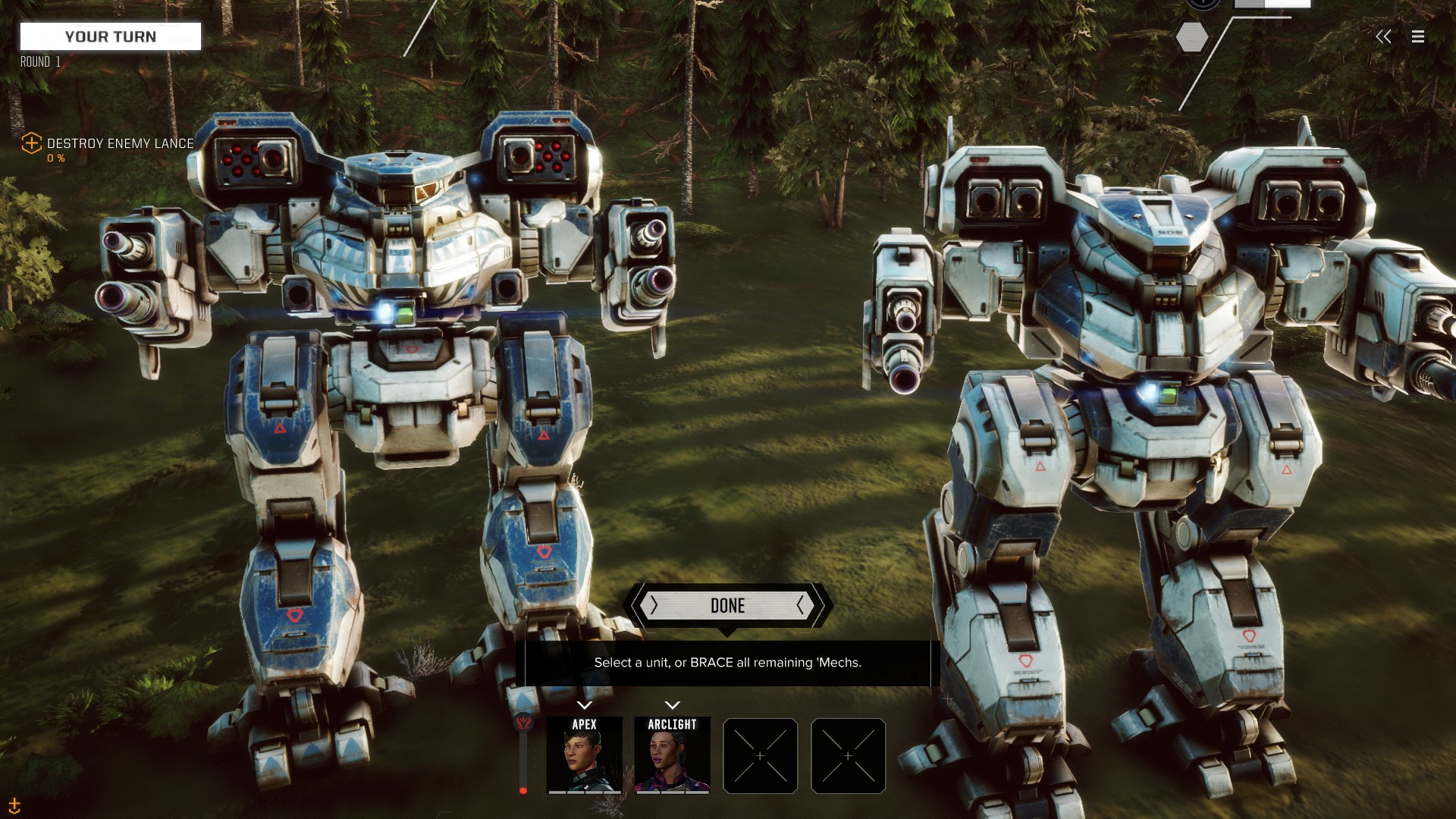This screenshot has height=819, width=1456.
Task: Click the DONE button
Action: [727, 605]
